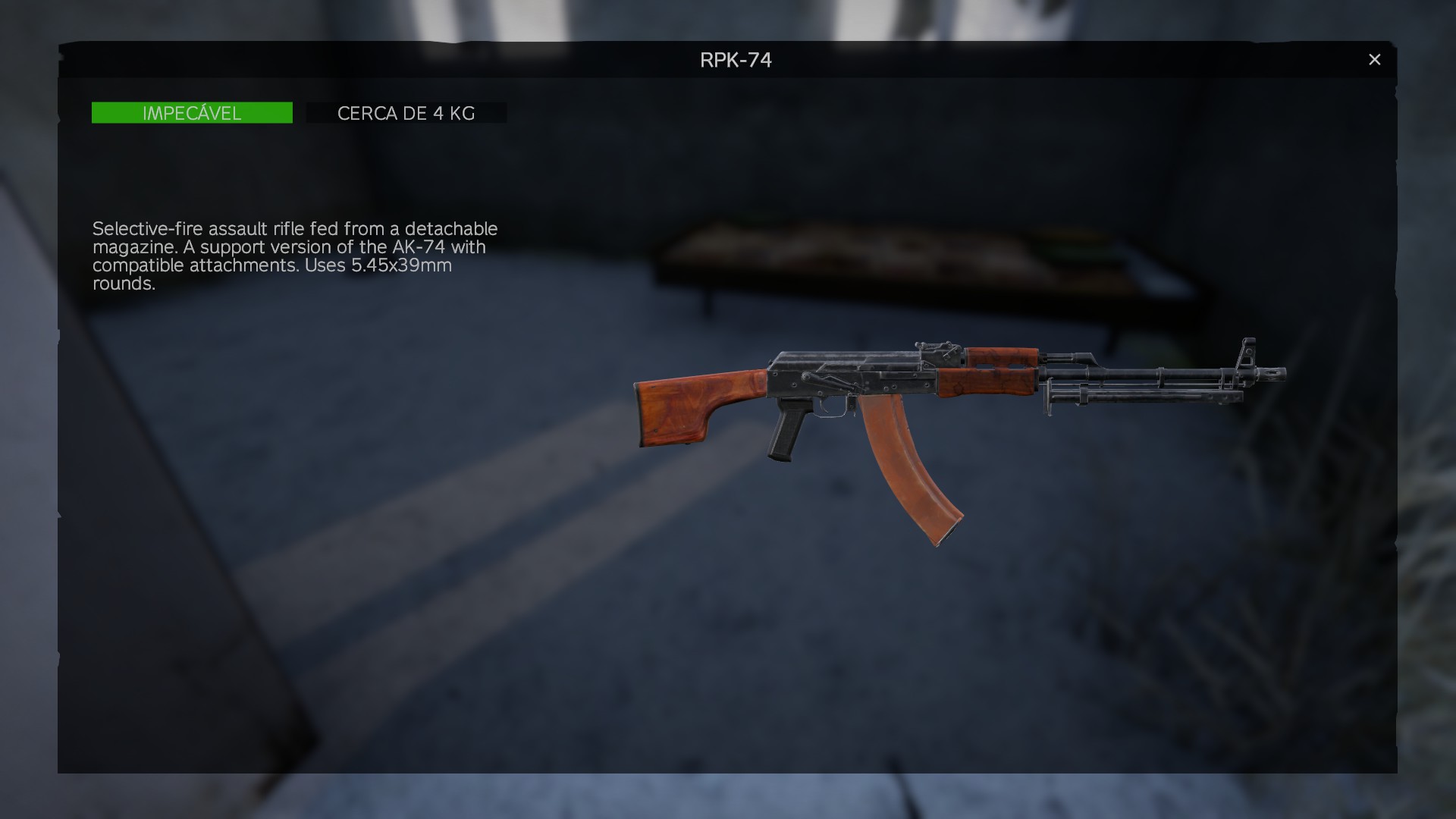Image resolution: width=1456 pixels, height=819 pixels.
Task: Close the RPK-74 inspection window
Action: (1374, 59)
